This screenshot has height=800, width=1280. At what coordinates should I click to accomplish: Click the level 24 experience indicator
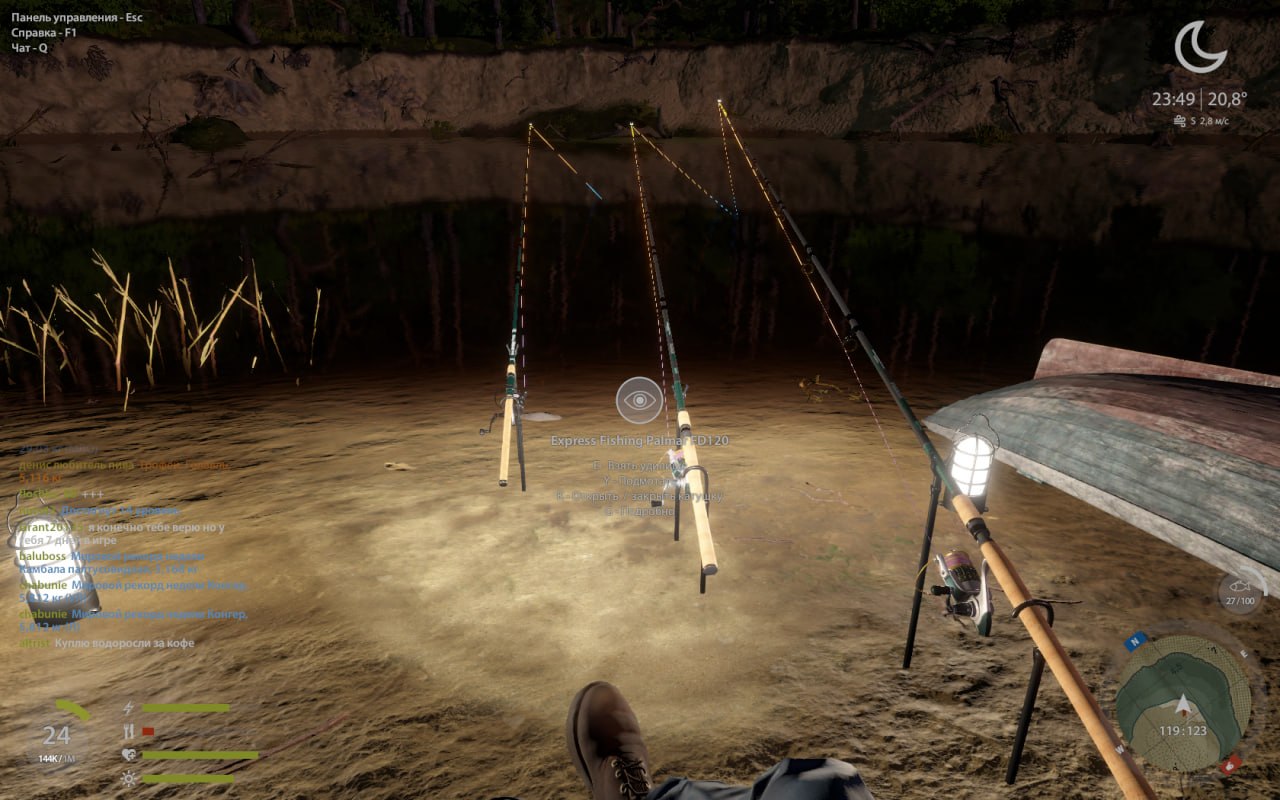(57, 737)
